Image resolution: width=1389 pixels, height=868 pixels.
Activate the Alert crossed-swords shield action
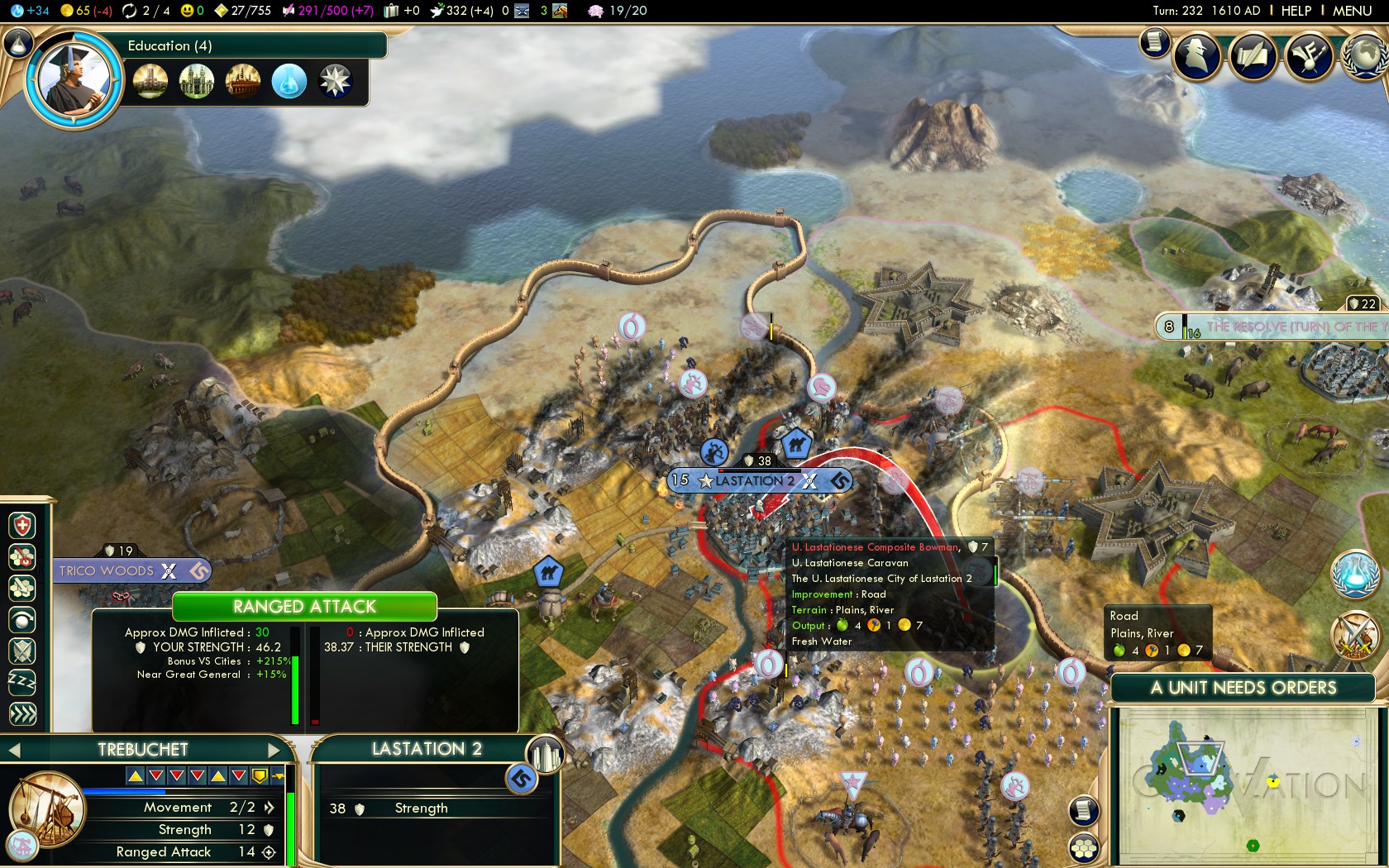22,651
